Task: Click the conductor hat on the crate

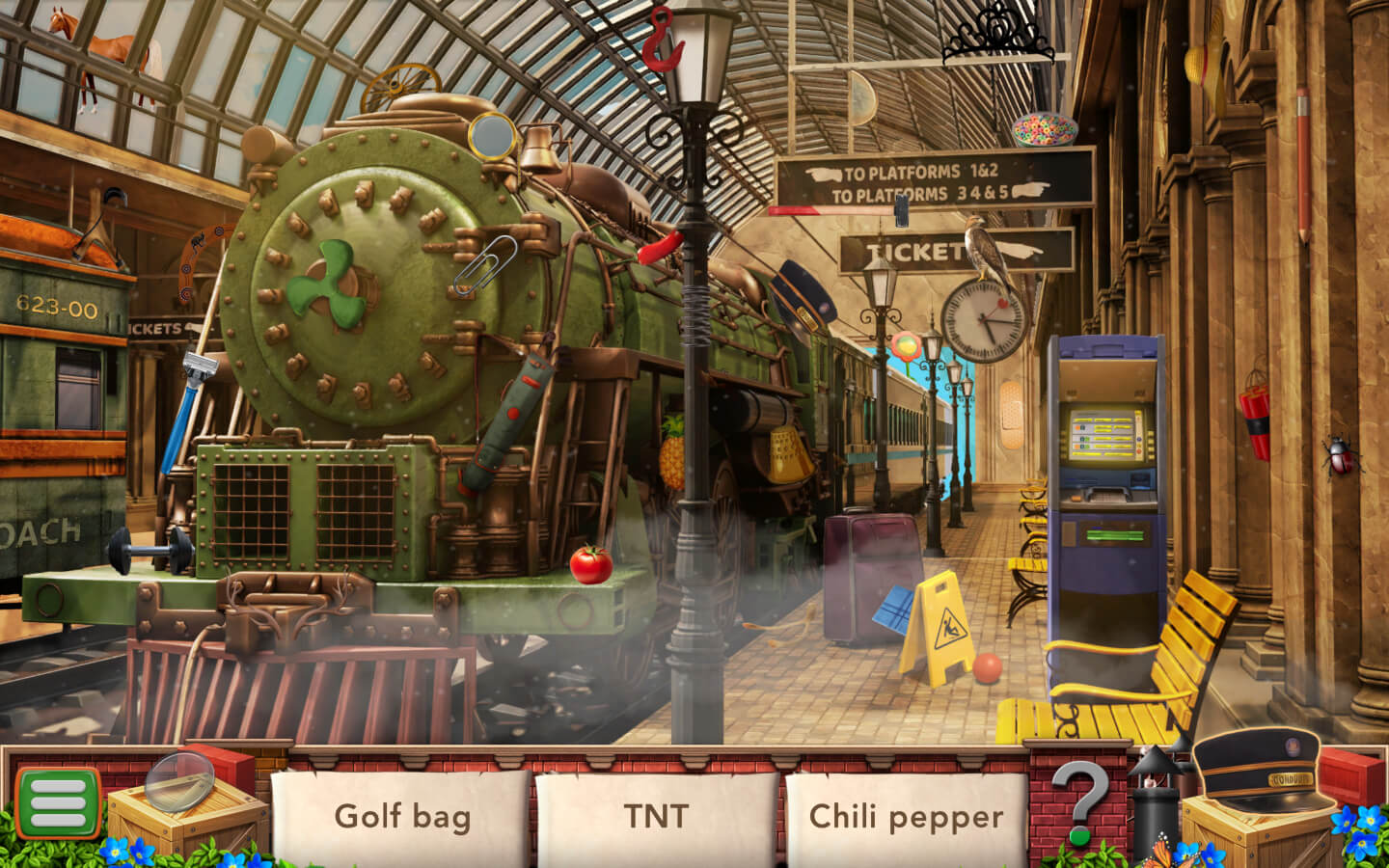Action: click(1256, 767)
